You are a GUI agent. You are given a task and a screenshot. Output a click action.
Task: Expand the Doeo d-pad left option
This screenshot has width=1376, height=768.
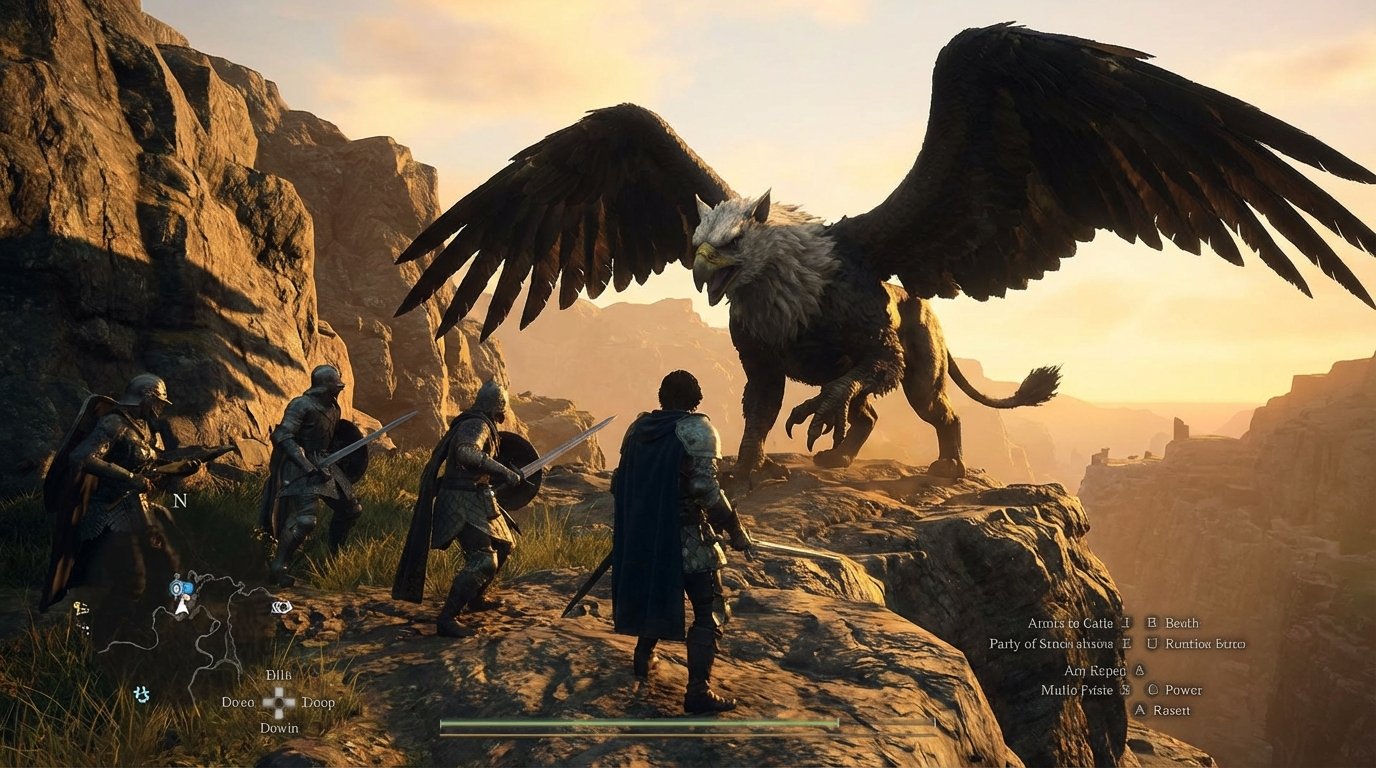point(238,701)
